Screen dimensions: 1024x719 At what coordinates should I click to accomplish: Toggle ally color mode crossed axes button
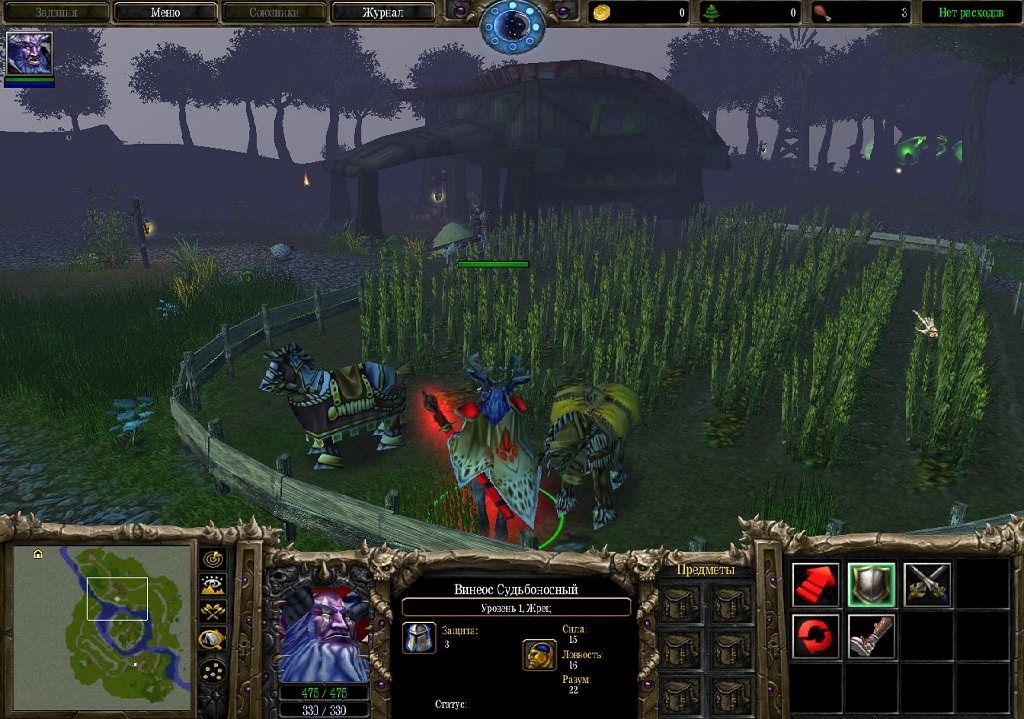pos(213,612)
